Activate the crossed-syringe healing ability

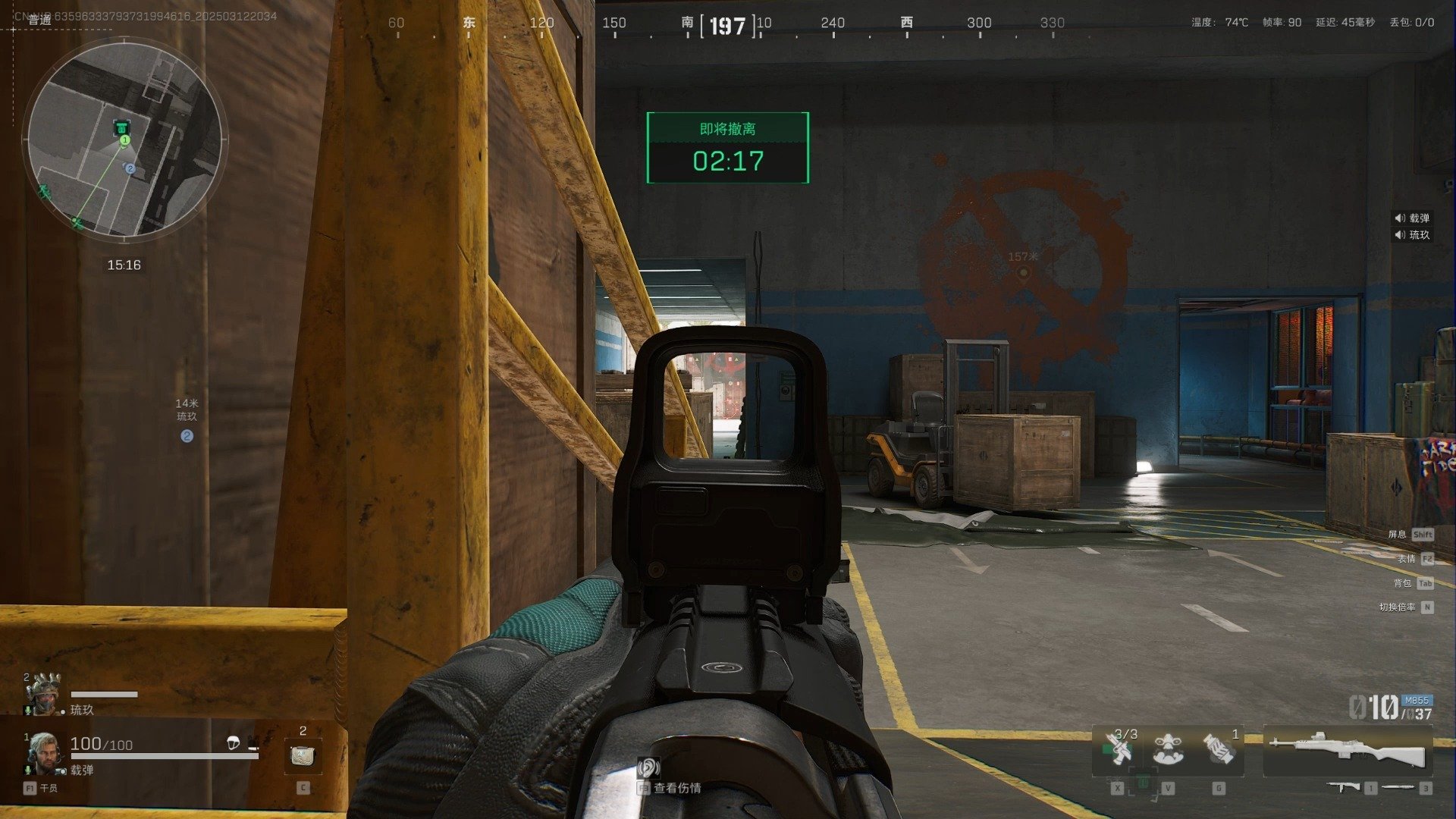pyautogui.click(x=1118, y=750)
